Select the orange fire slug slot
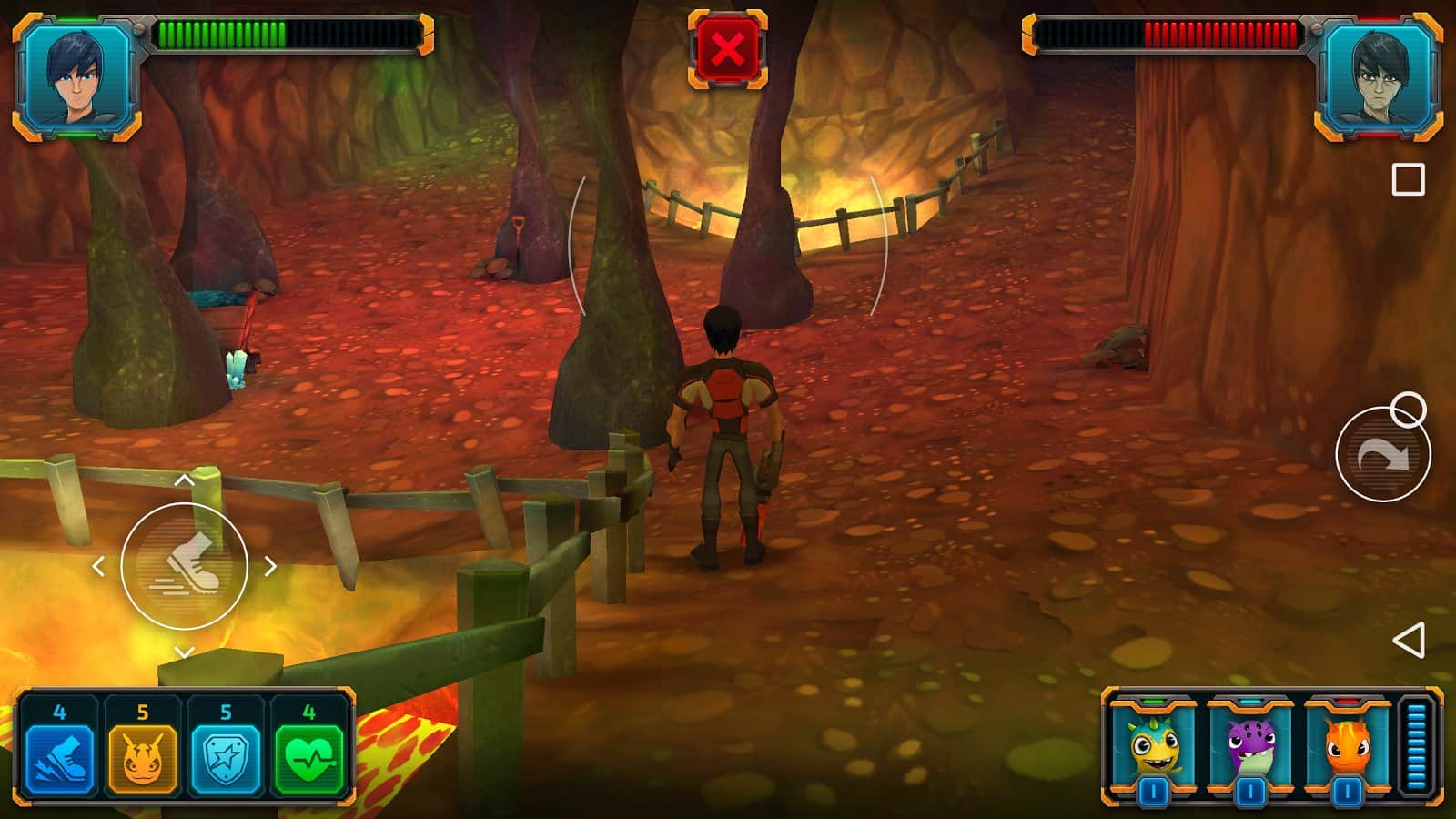The image size is (1456, 819). coord(1347,748)
